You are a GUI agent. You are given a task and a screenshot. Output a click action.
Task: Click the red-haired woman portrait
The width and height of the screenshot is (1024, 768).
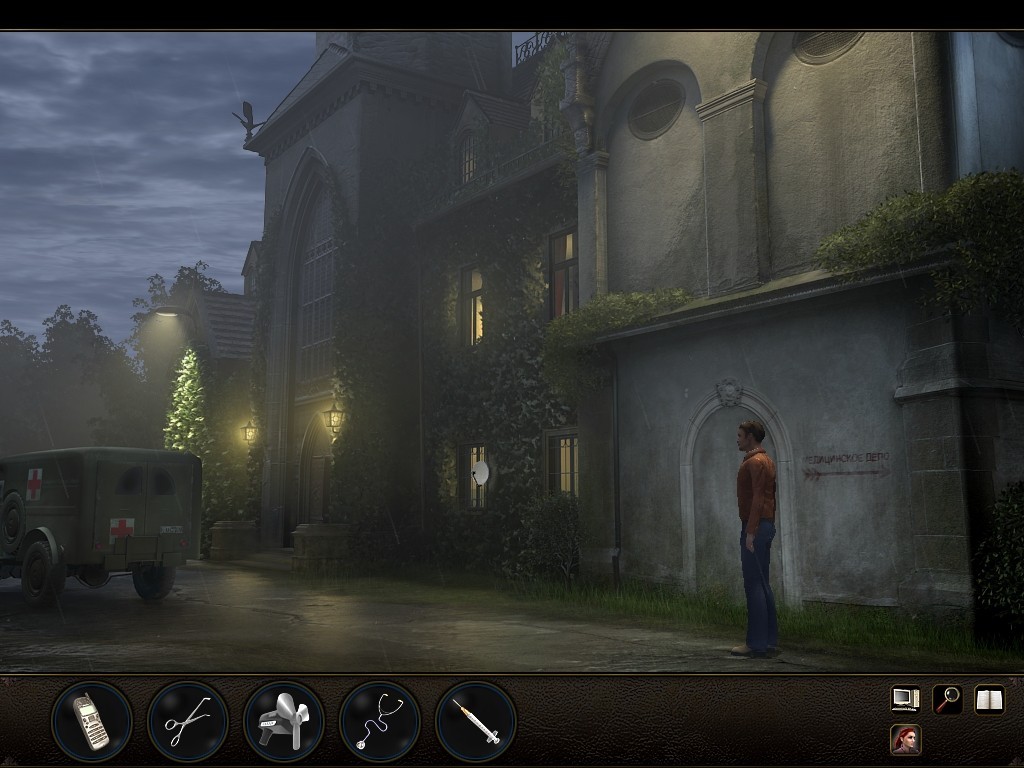905,740
